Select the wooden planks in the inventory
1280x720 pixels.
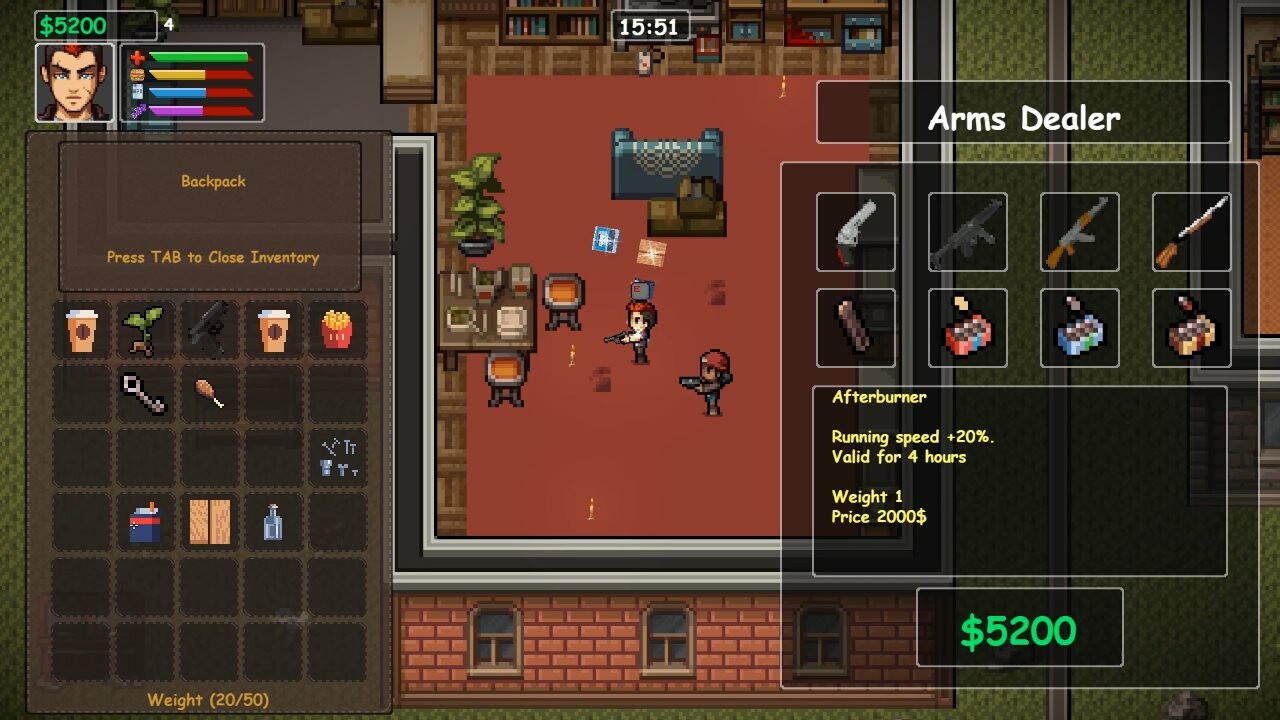pos(209,522)
